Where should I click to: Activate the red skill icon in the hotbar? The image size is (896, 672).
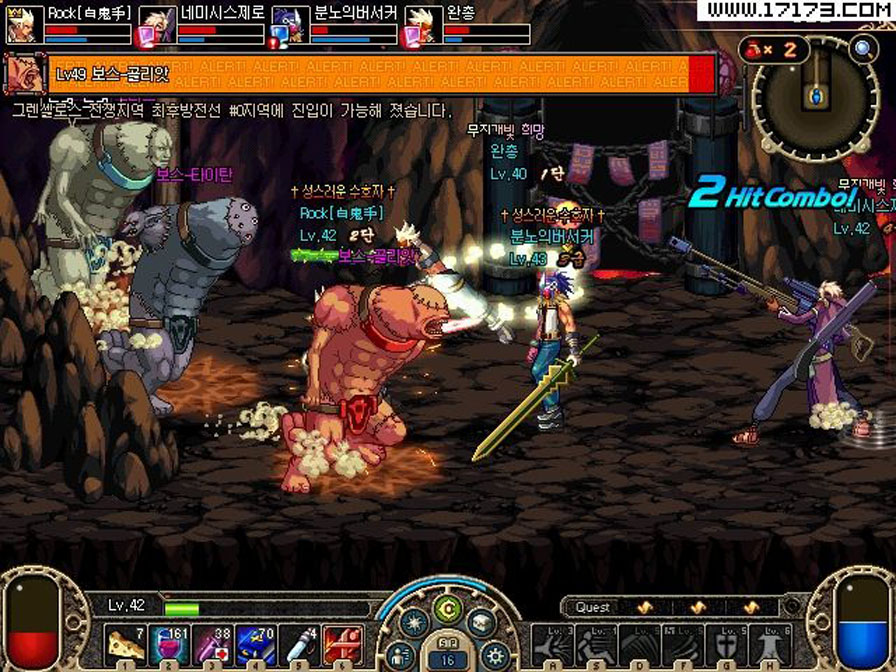click(x=343, y=645)
